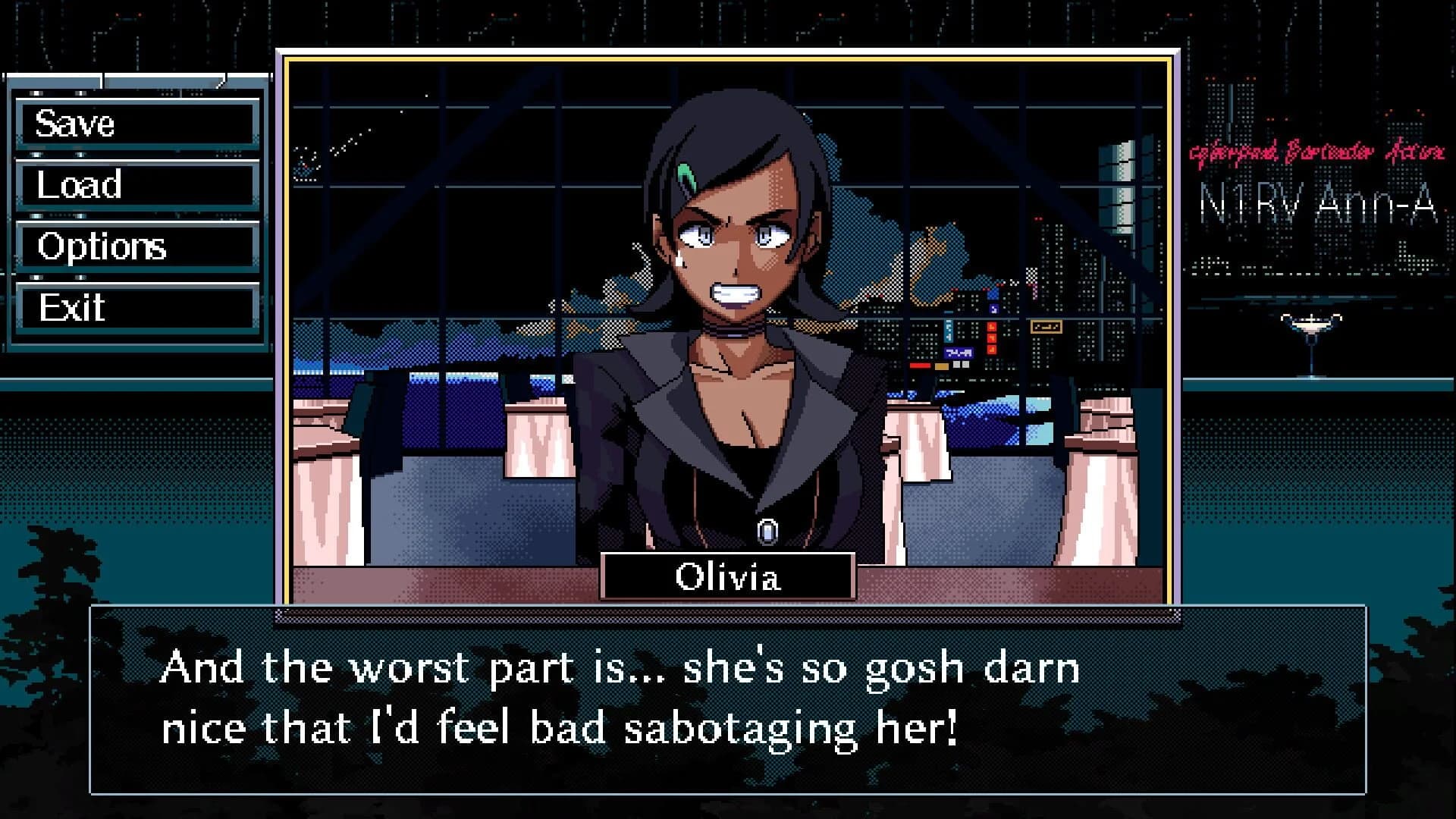Open the Load menu option

click(x=136, y=184)
